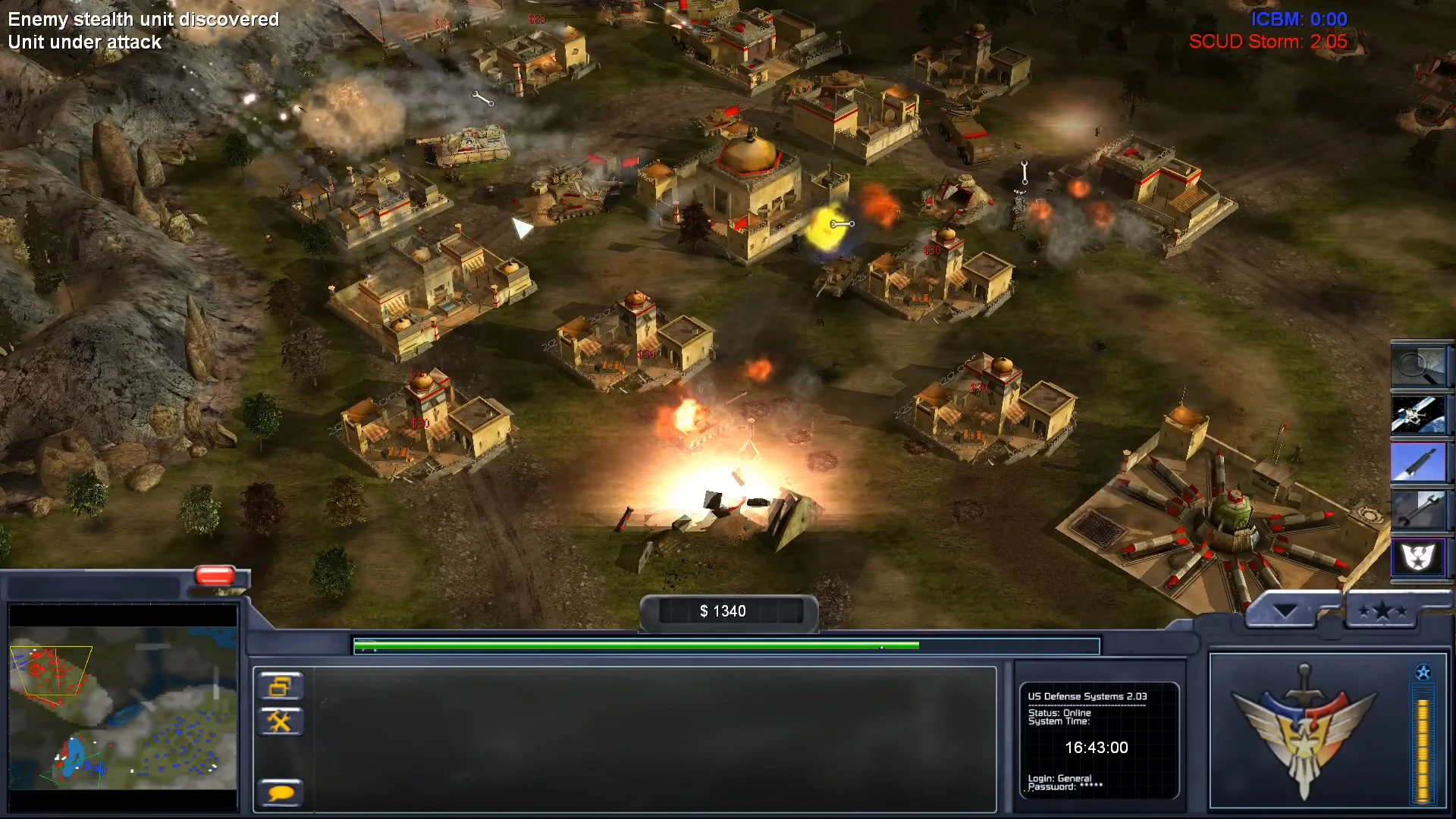Select the wrench repair power icon

[1420, 510]
